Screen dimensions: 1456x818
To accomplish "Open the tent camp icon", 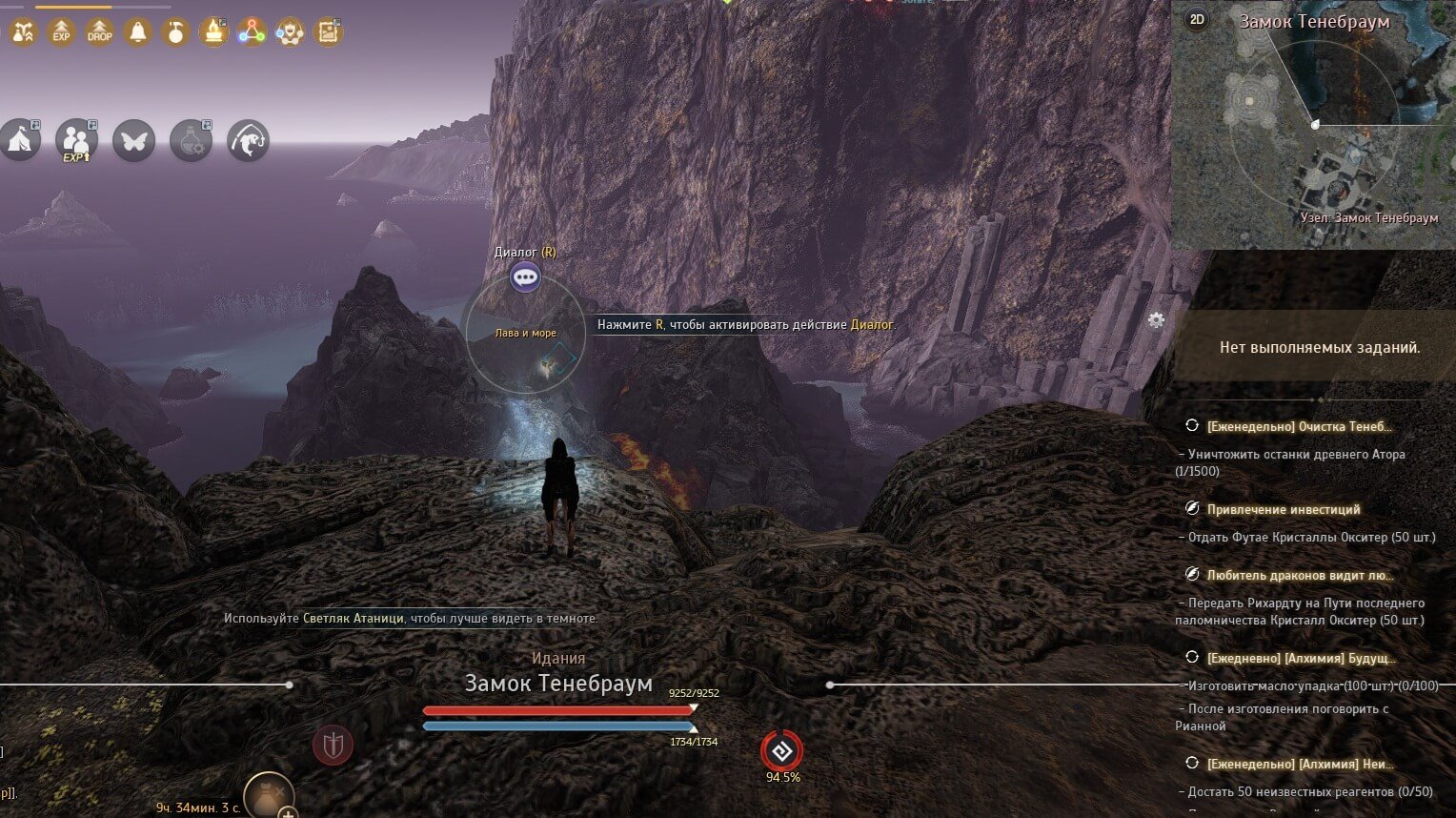I will pos(20,141).
